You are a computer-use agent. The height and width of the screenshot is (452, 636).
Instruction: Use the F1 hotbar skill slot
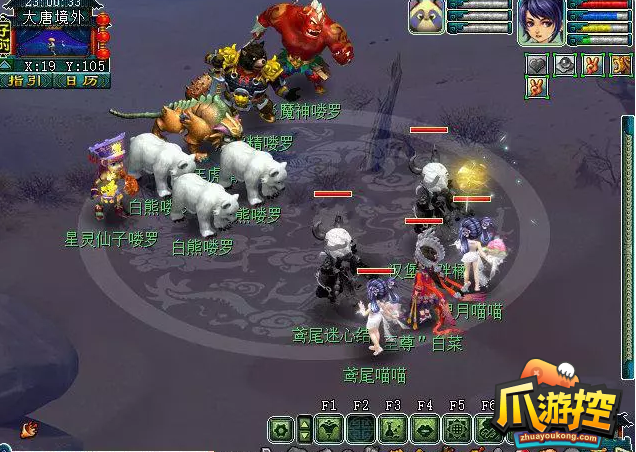tap(329, 429)
